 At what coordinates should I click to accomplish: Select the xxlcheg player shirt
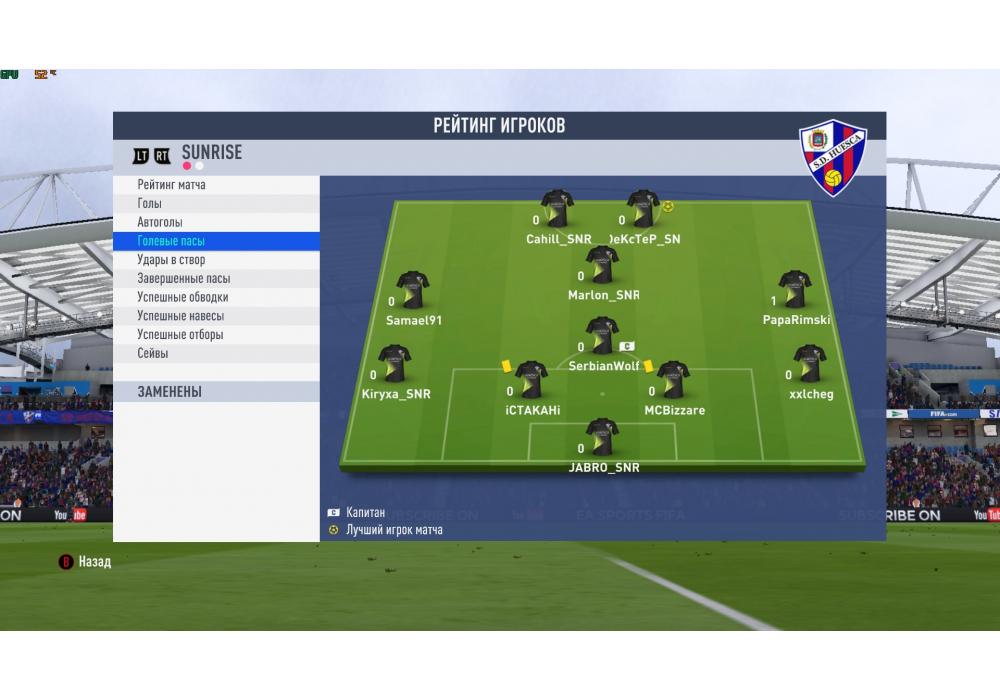809,364
